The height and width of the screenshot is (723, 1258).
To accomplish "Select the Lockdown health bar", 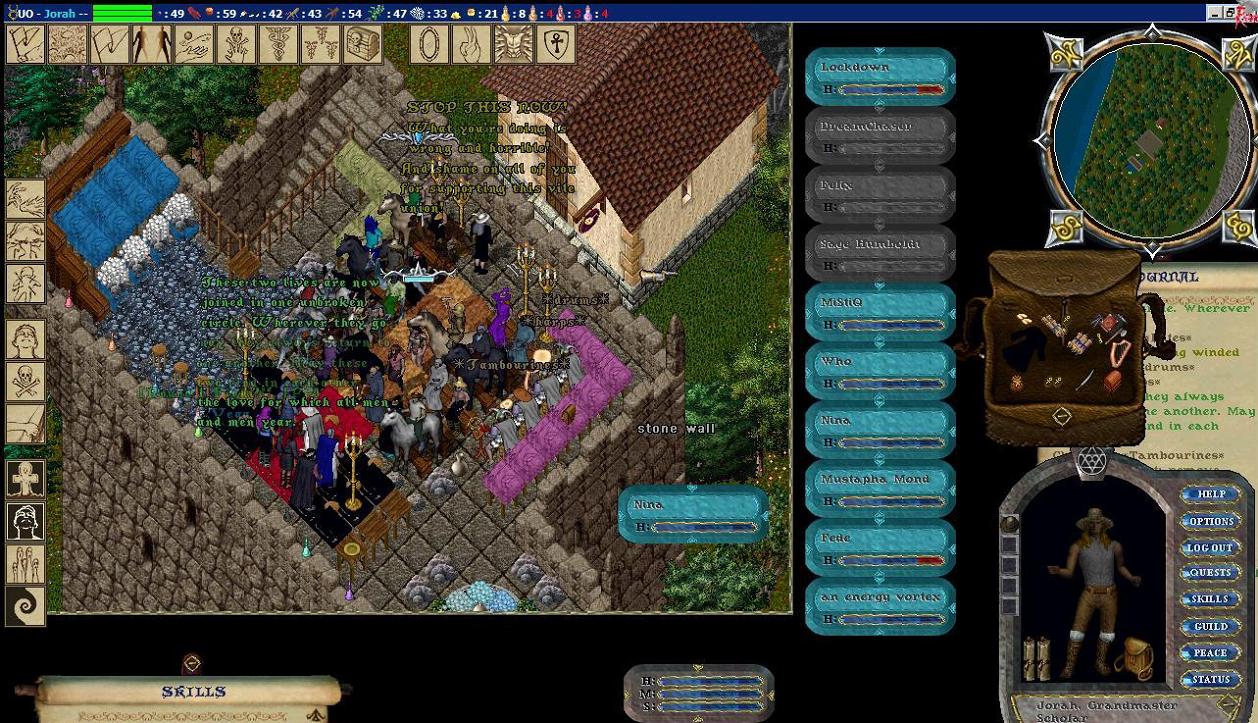I will (x=880, y=77).
